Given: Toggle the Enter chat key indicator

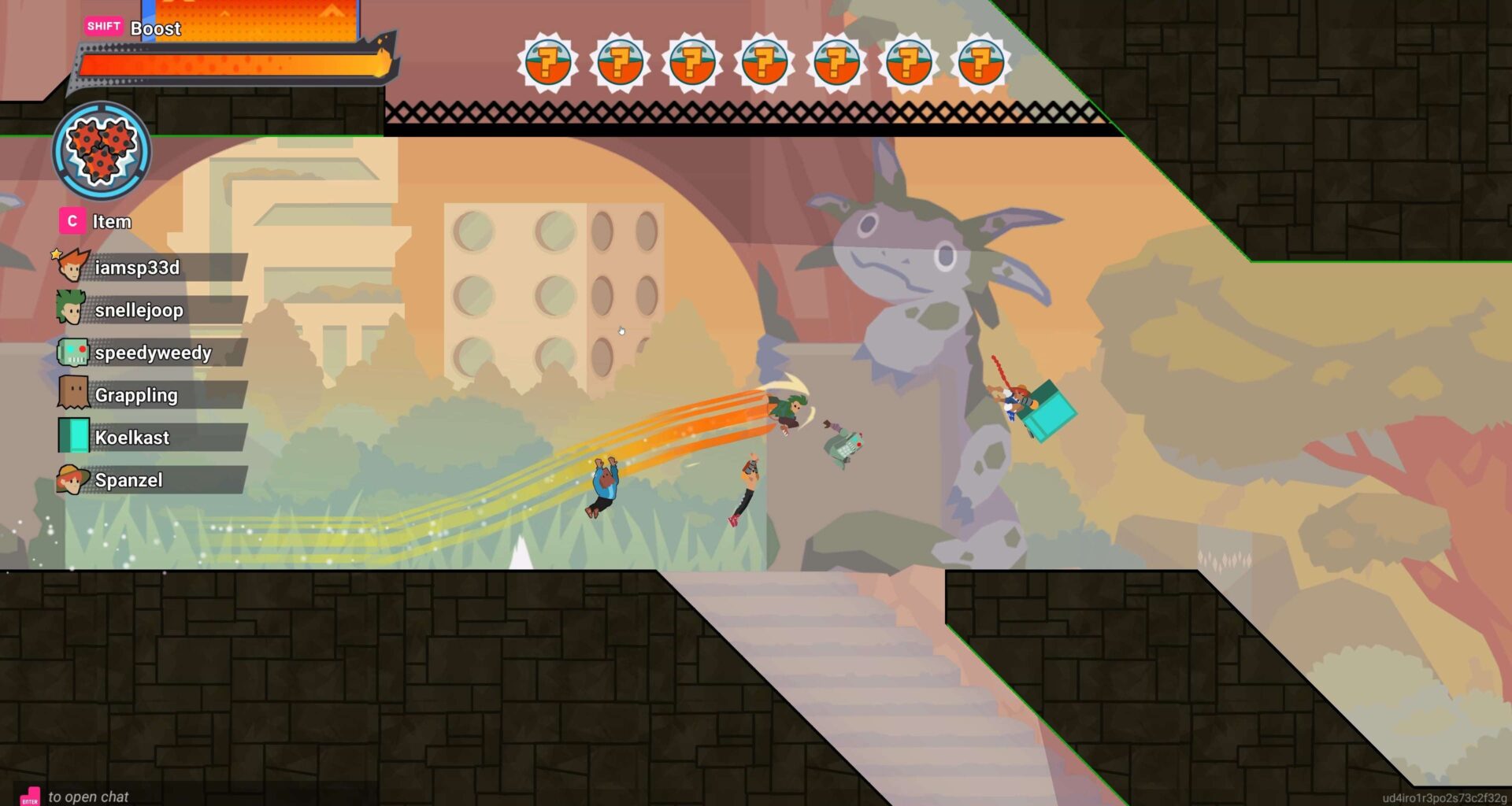Looking at the screenshot, I should (28, 796).
